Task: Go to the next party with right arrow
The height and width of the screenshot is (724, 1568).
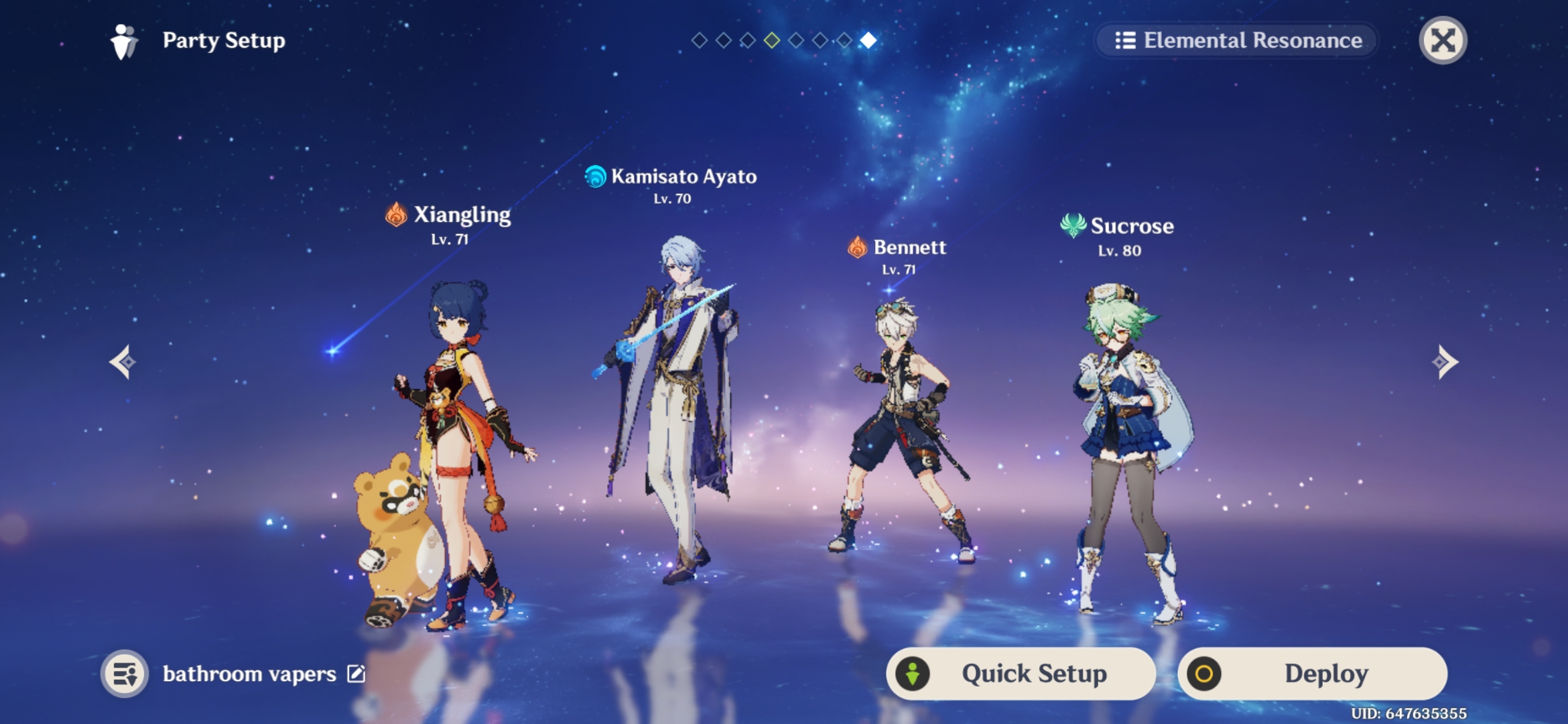Action: pyautogui.click(x=1445, y=362)
